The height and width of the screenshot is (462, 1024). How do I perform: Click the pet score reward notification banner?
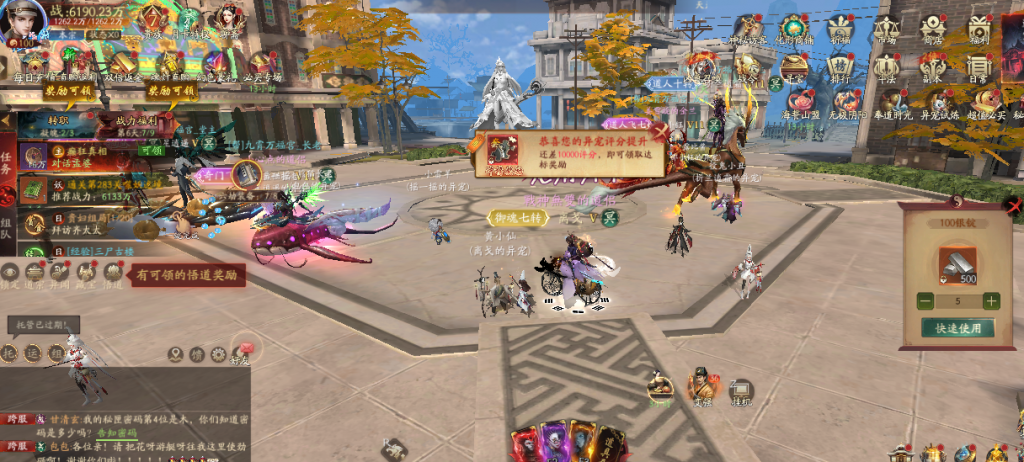pyautogui.click(x=568, y=155)
